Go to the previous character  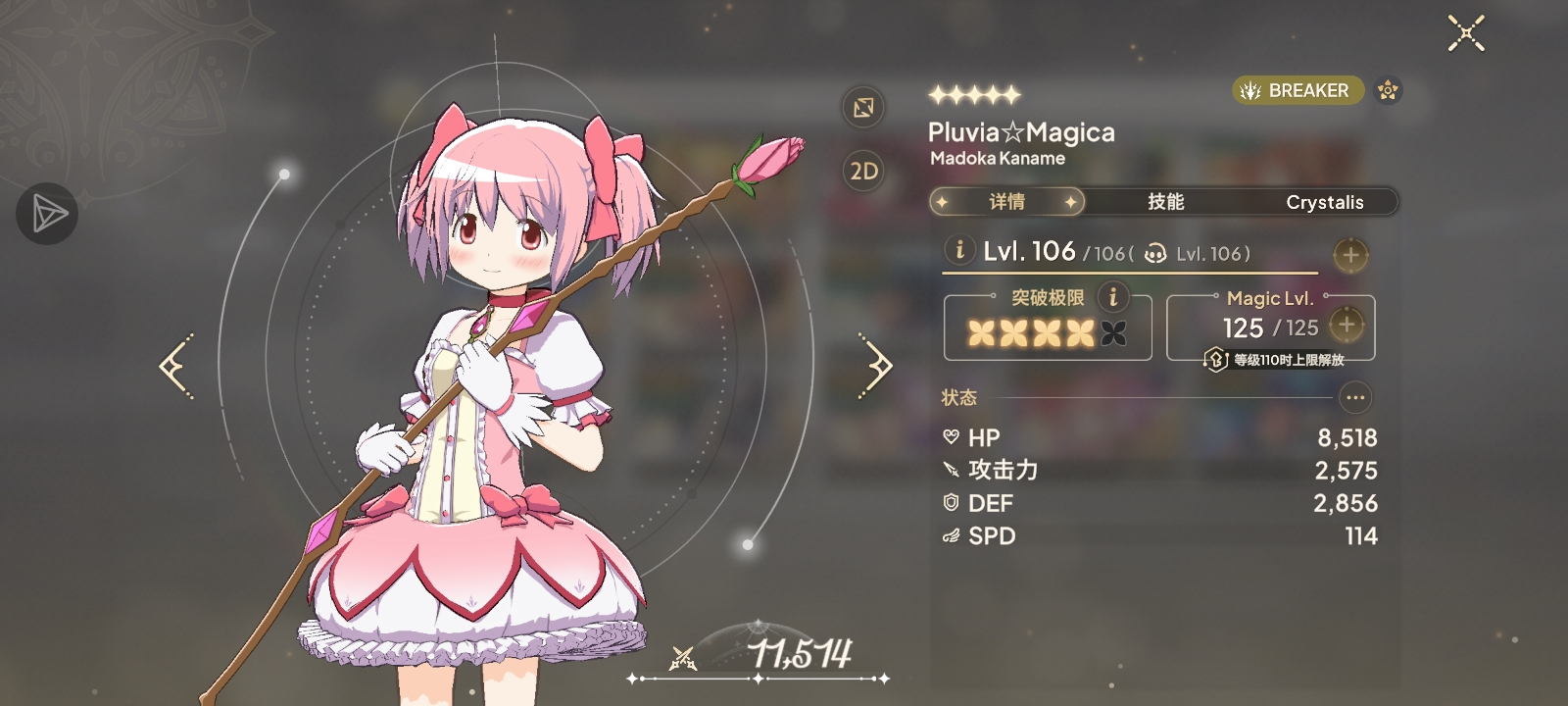click(176, 366)
